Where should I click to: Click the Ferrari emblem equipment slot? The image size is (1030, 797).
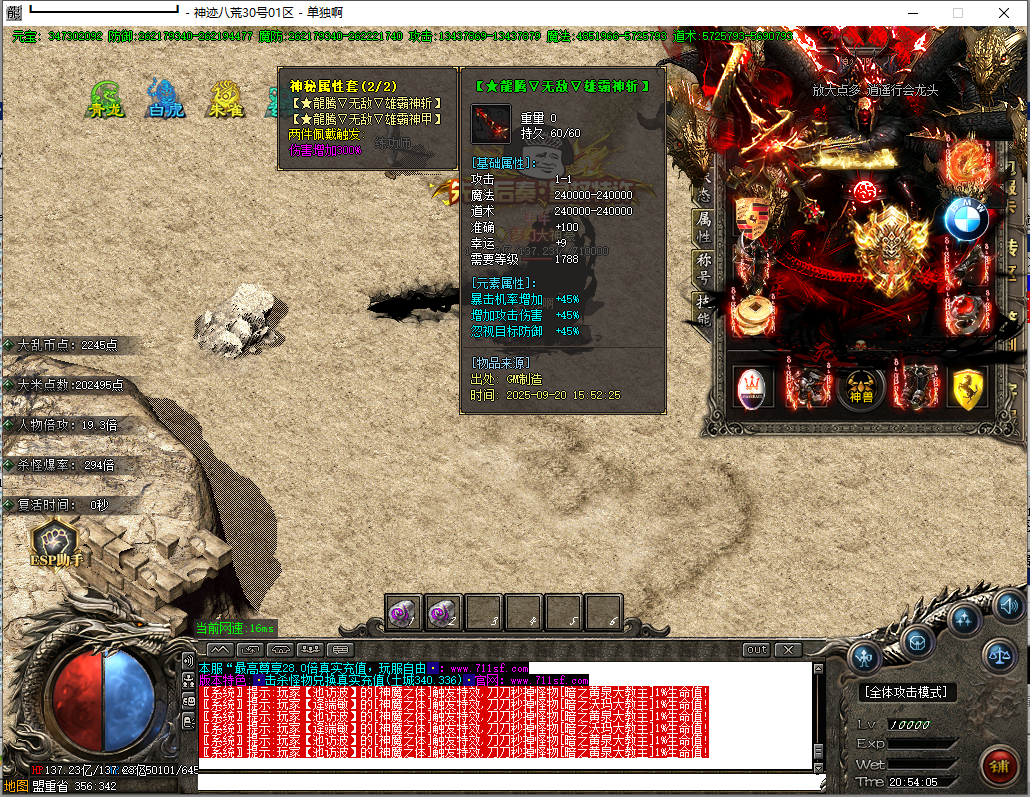(966, 388)
